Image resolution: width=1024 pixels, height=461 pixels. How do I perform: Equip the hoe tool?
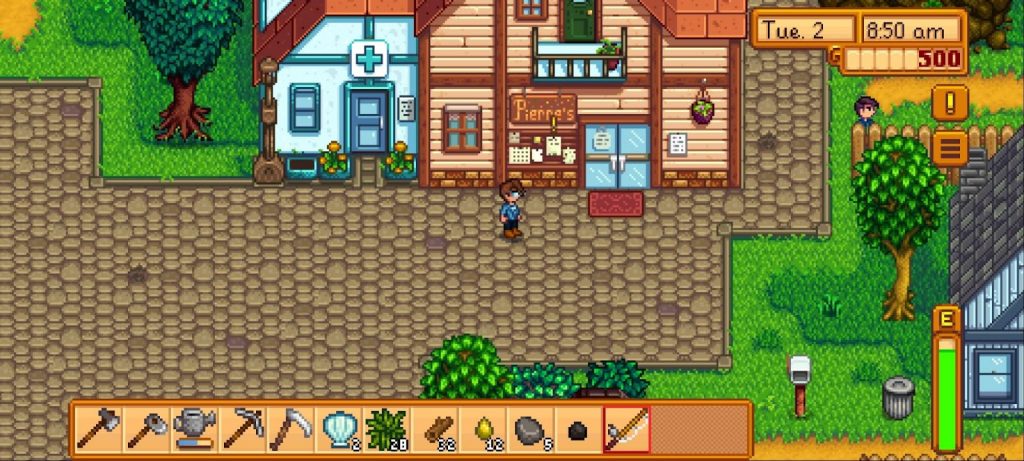coord(146,429)
